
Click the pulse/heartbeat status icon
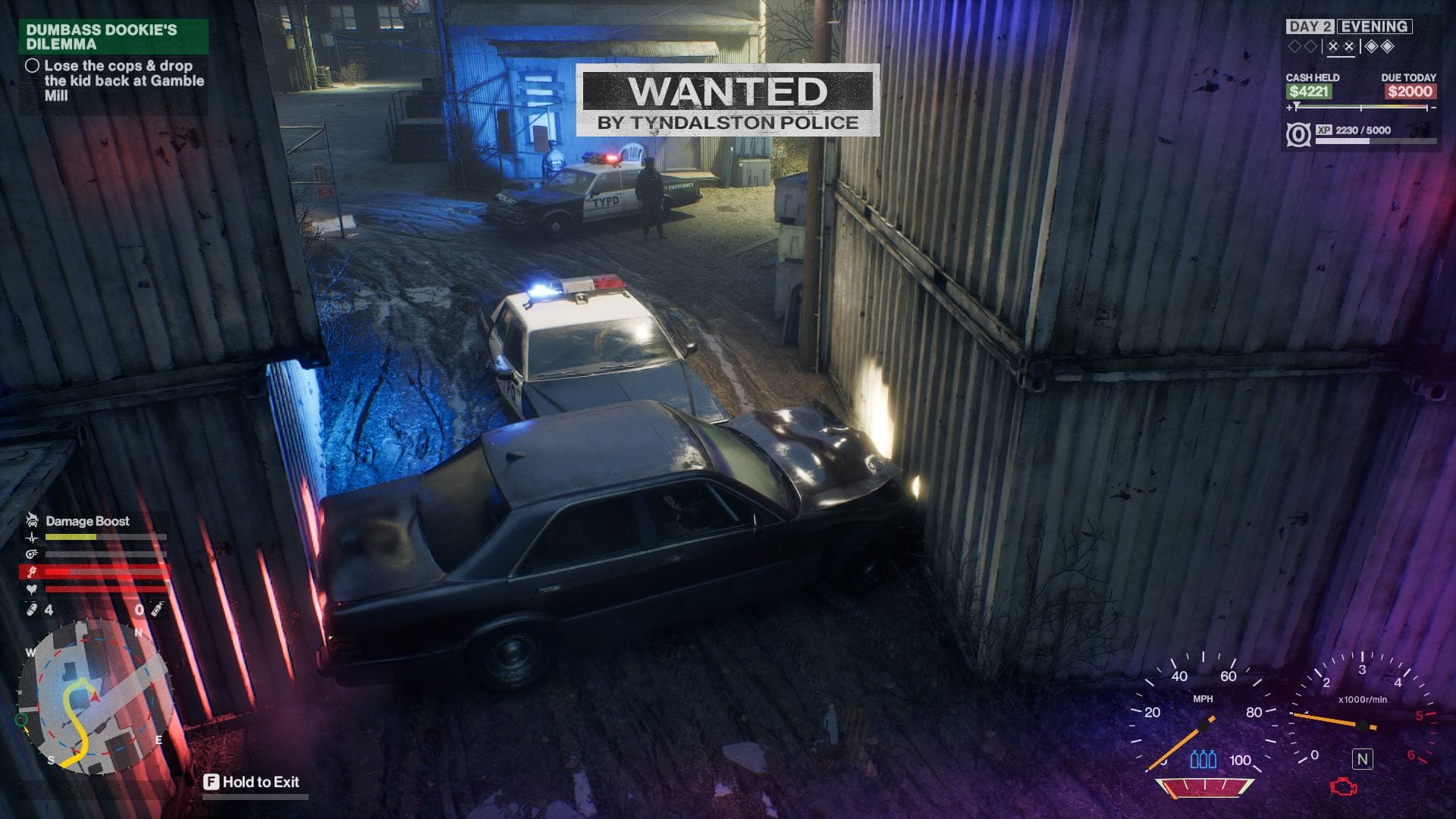(x=32, y=537)
